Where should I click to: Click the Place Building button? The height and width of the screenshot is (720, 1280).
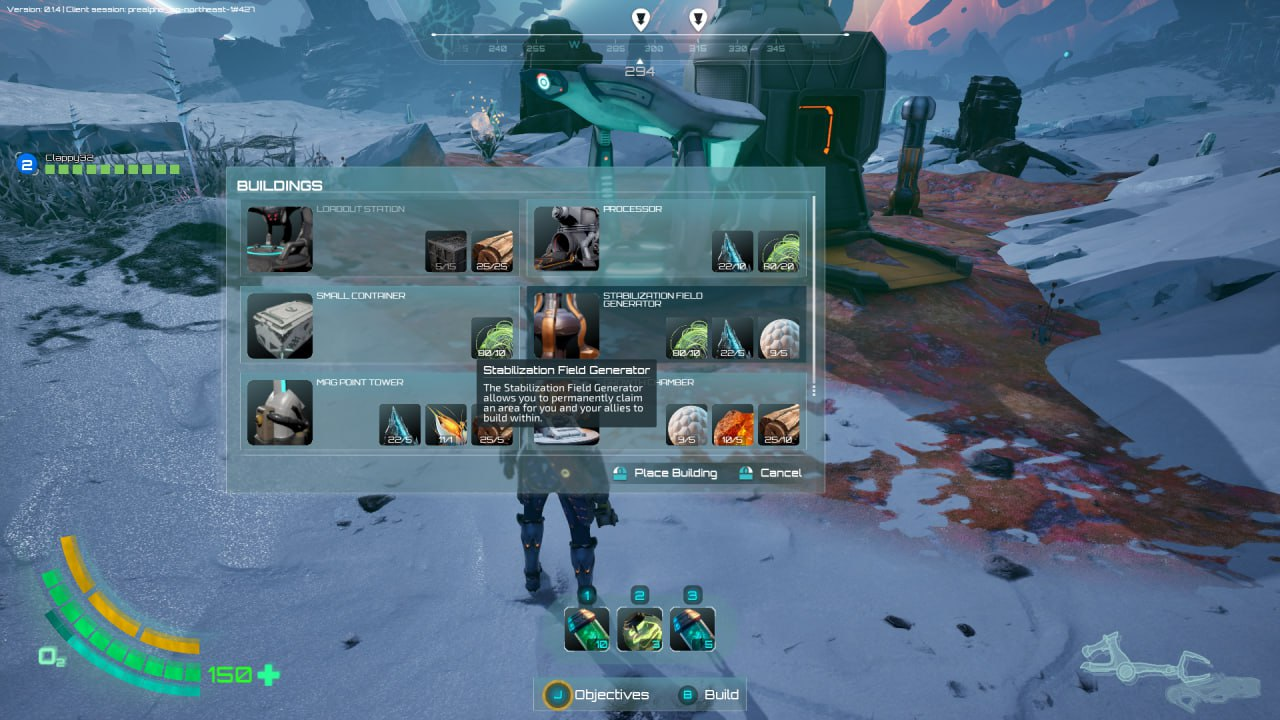(666, 473)
